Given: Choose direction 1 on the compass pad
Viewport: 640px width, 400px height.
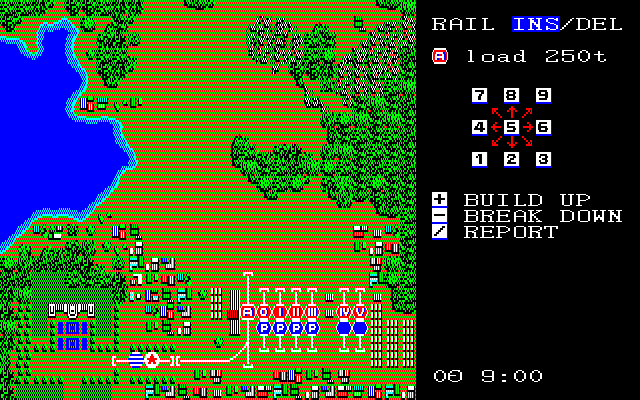Looking at the screenshot, I should click(479, 159).
